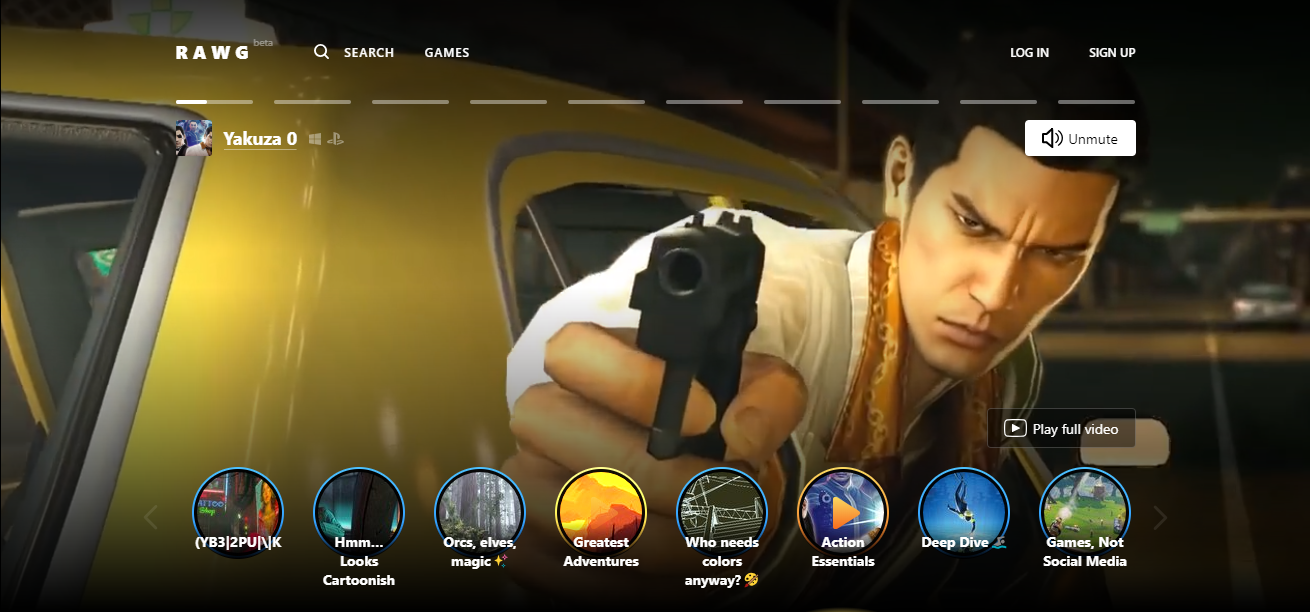Go to the Games page

[446, 53]
